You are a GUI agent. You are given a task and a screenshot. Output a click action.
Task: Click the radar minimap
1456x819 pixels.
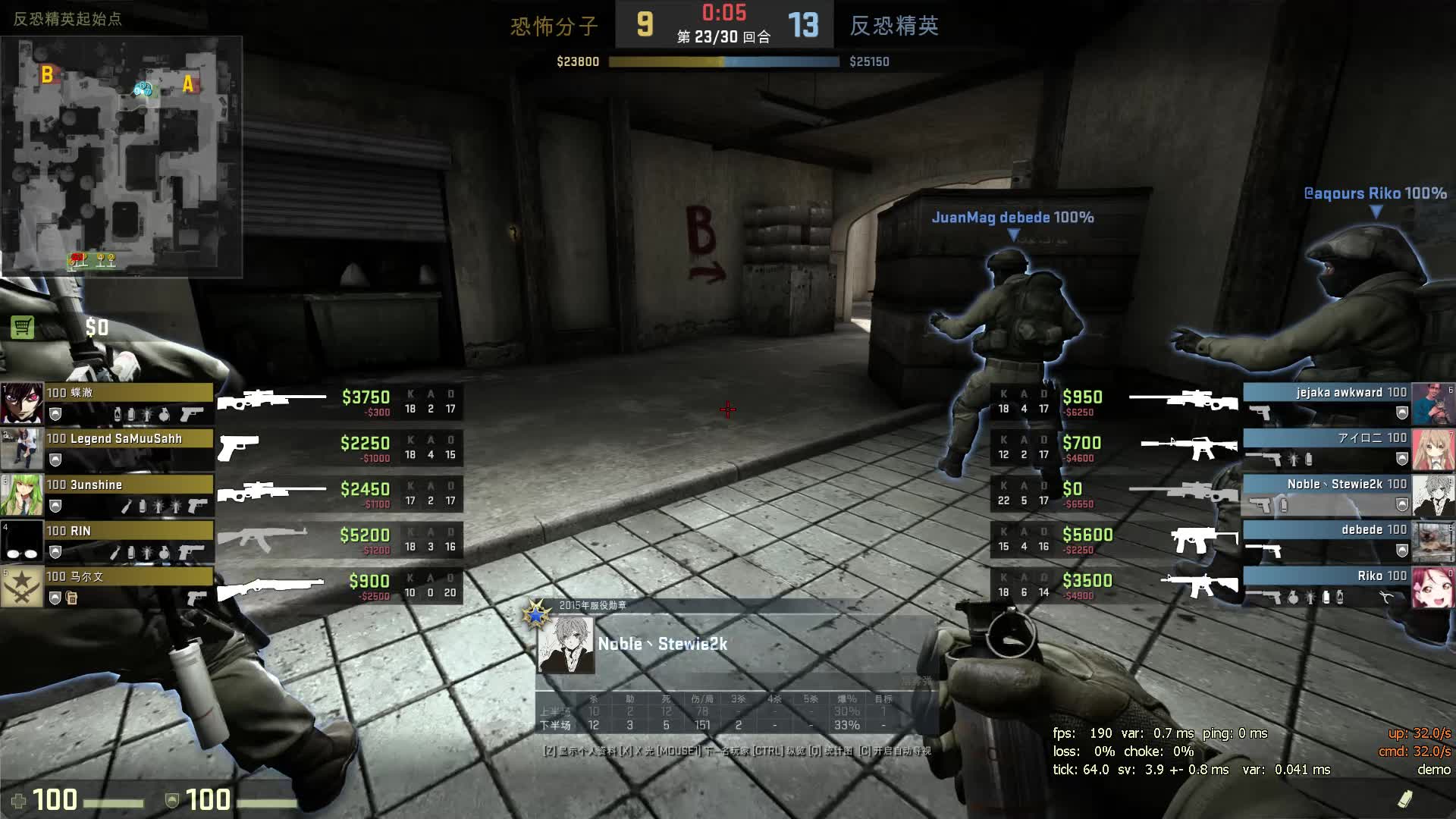coord(121,156)
